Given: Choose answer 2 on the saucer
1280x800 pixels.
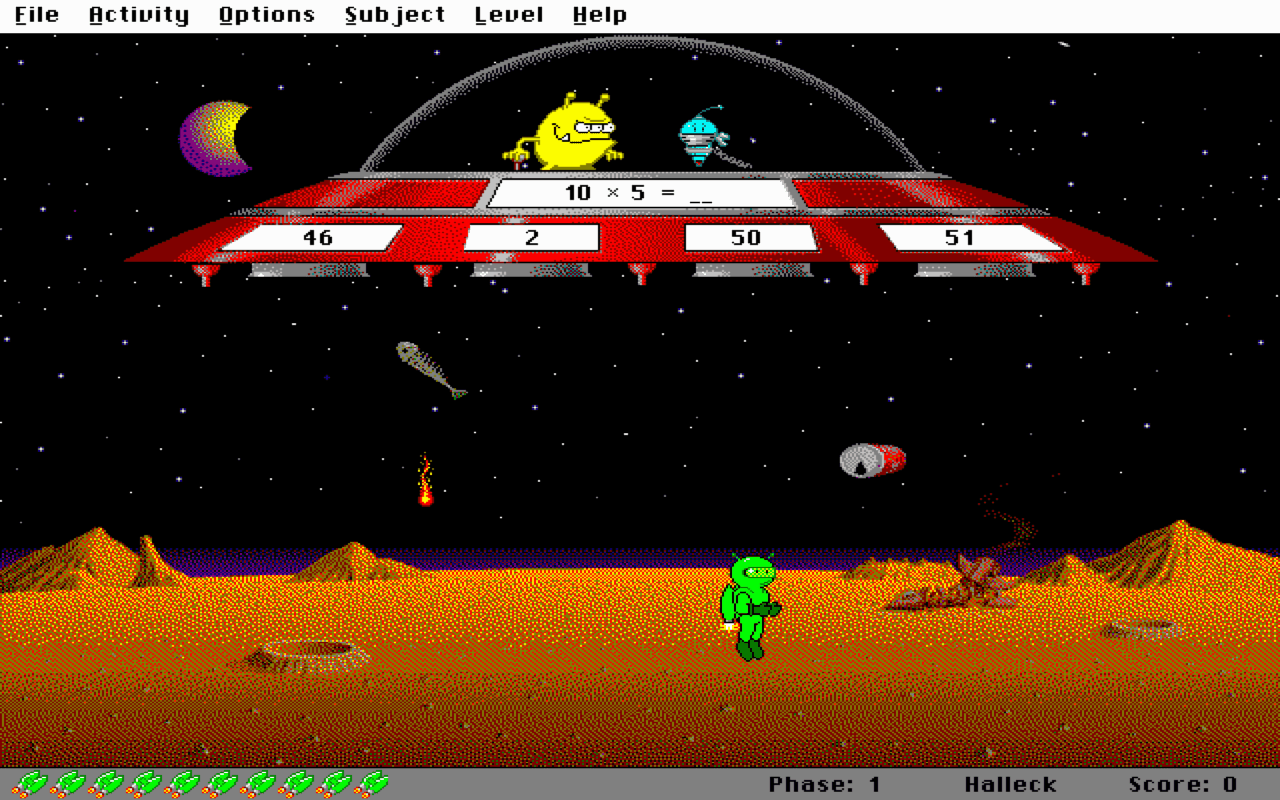Looking at the screenshot, I should (530, 238).
